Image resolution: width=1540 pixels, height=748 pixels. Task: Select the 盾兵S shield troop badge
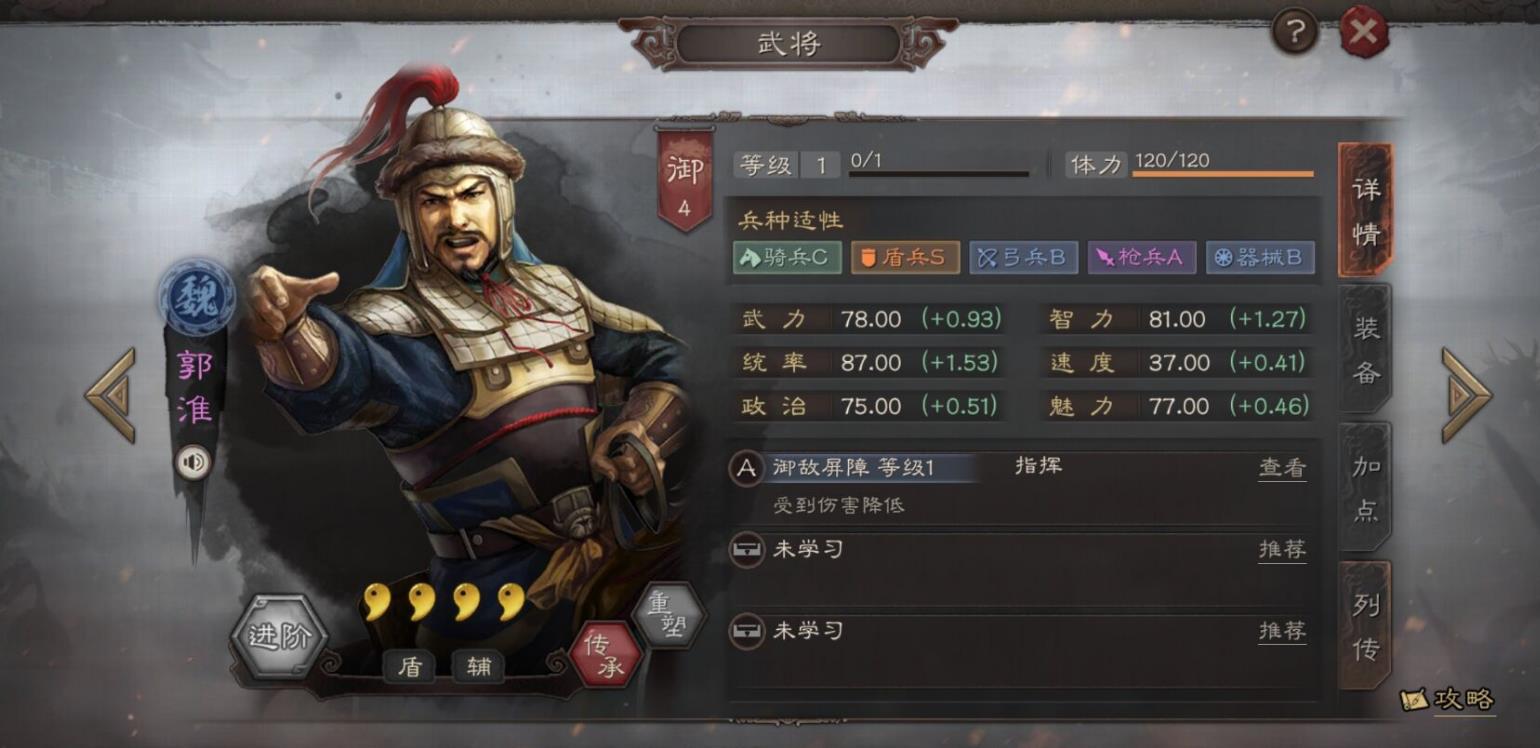click(905, 257)
